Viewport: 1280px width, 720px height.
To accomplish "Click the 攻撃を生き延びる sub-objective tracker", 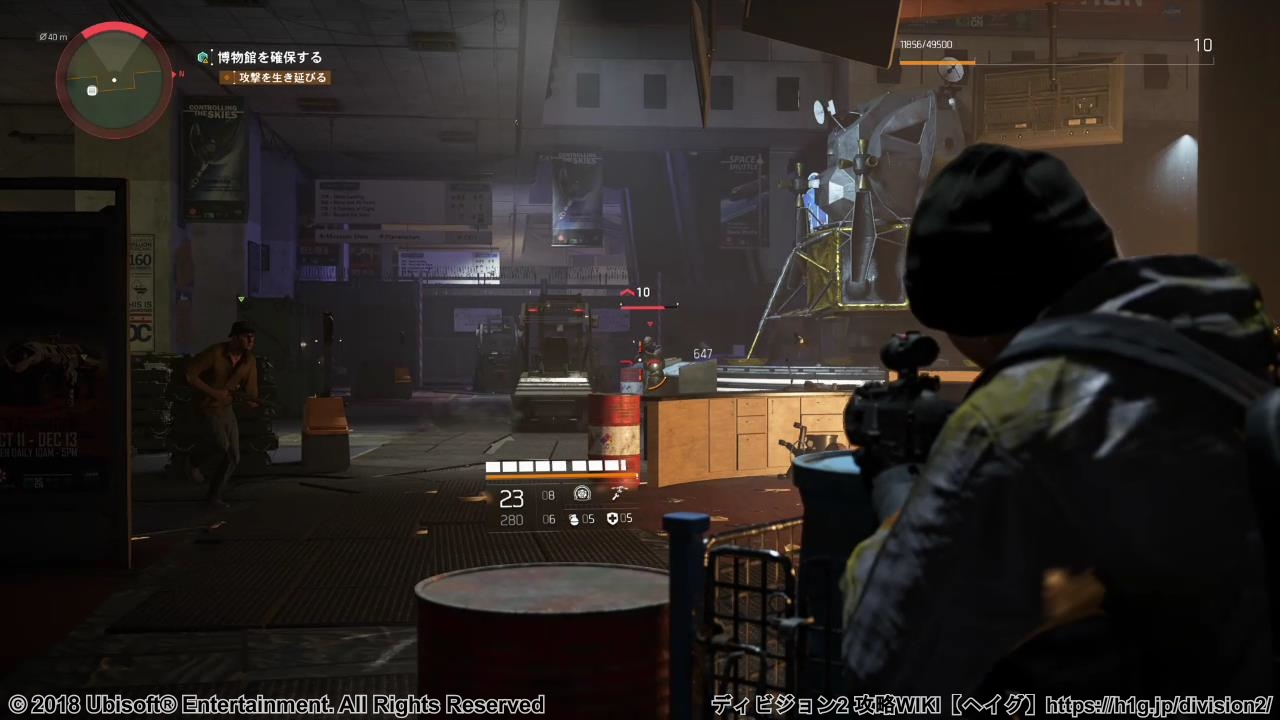I will coord(281,77).
